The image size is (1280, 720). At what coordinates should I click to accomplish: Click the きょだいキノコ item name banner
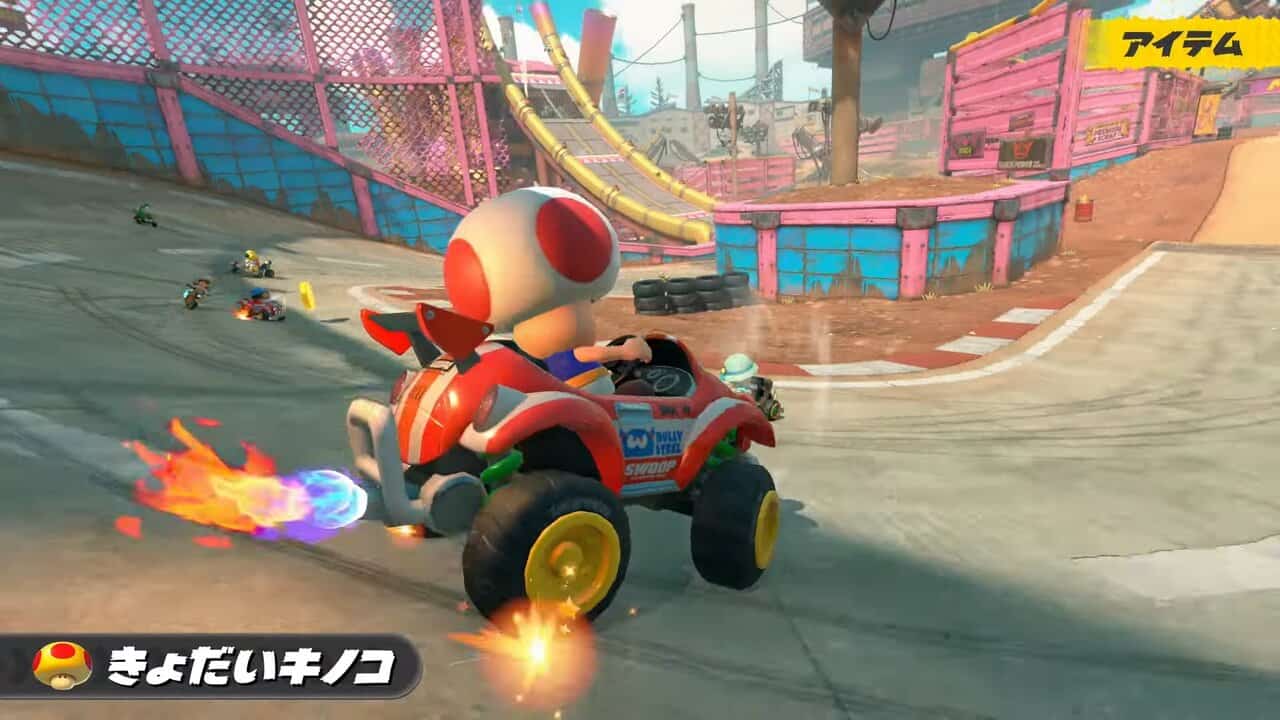click(250, 666)
